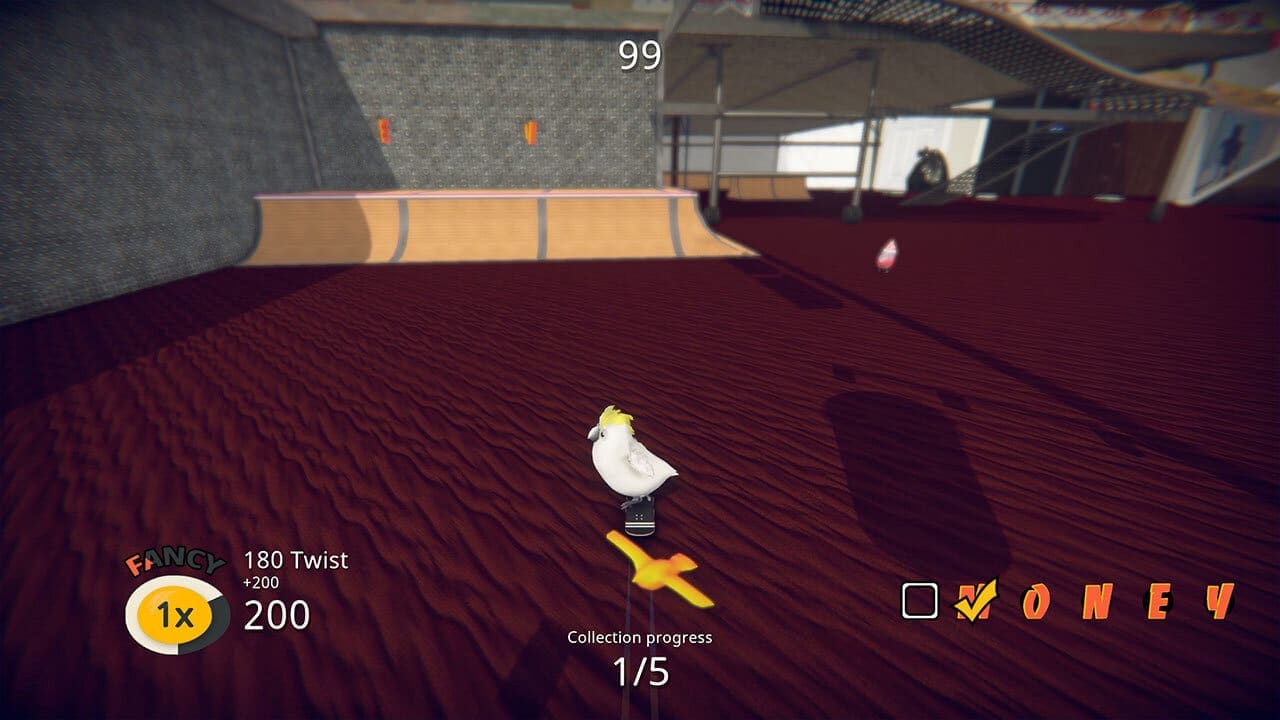Click the orange letter E collectible

point(1158,601)
